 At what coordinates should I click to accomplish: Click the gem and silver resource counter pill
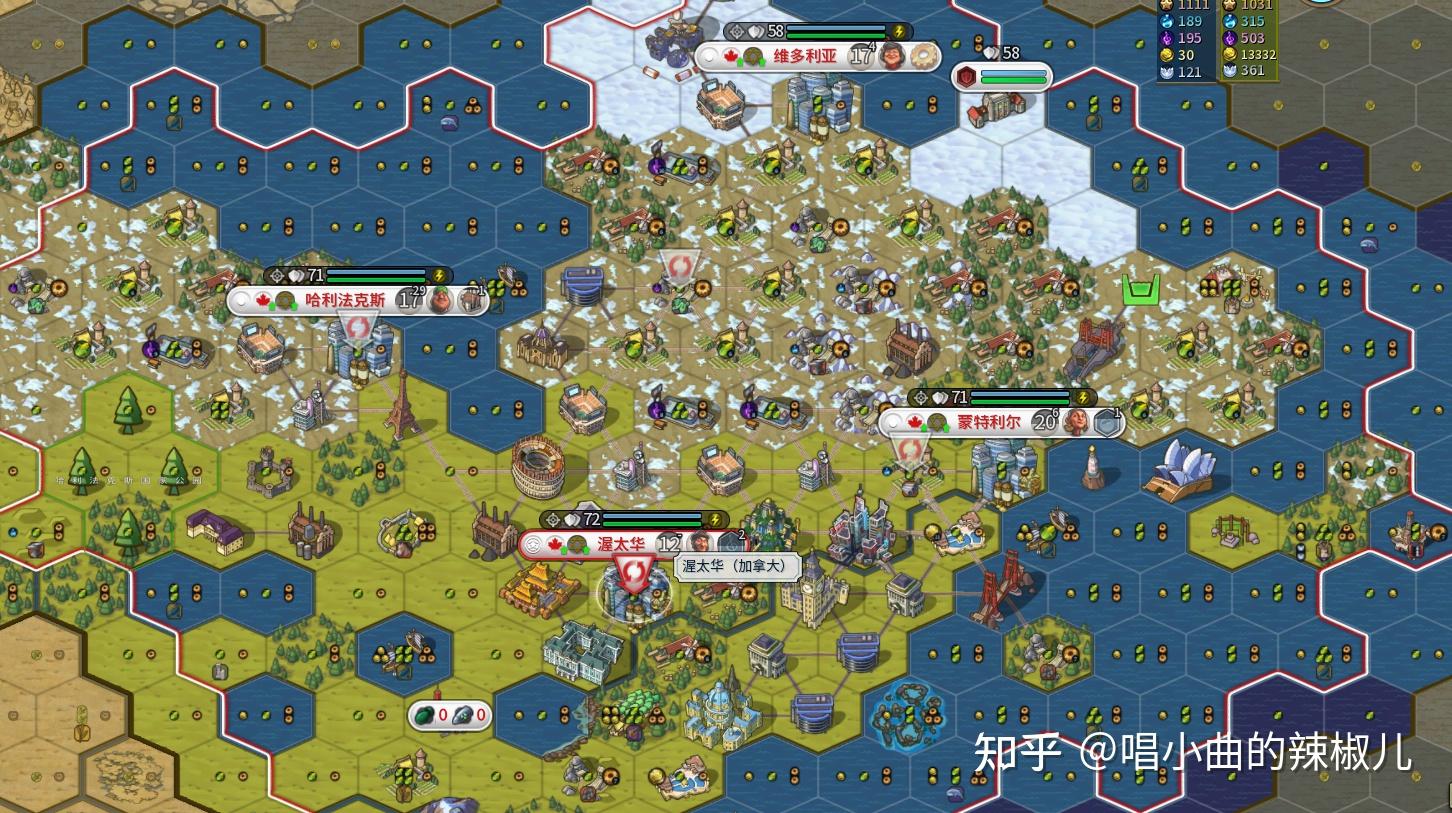click(x=450, y=714)
